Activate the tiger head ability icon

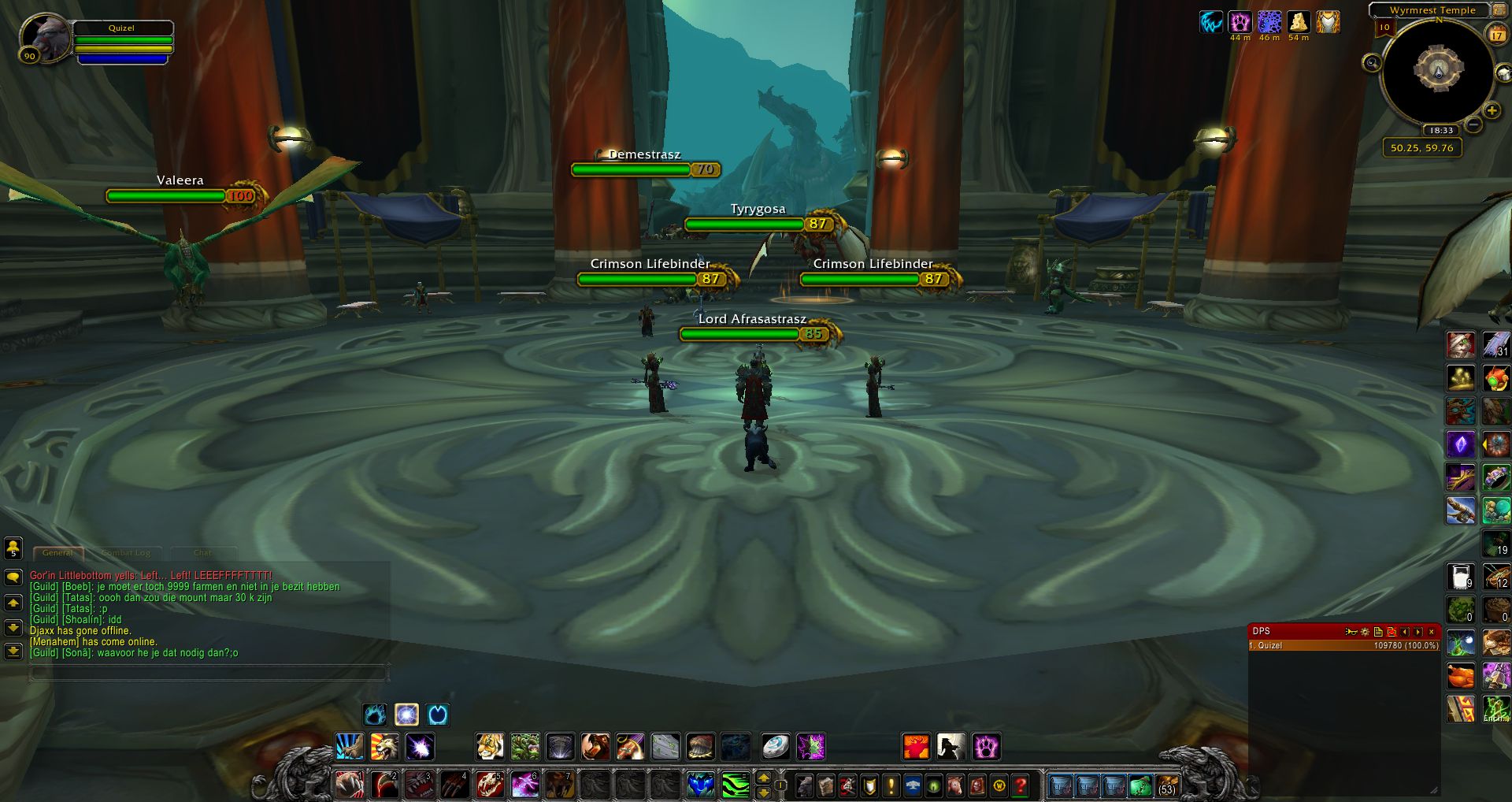pos(489,746)
